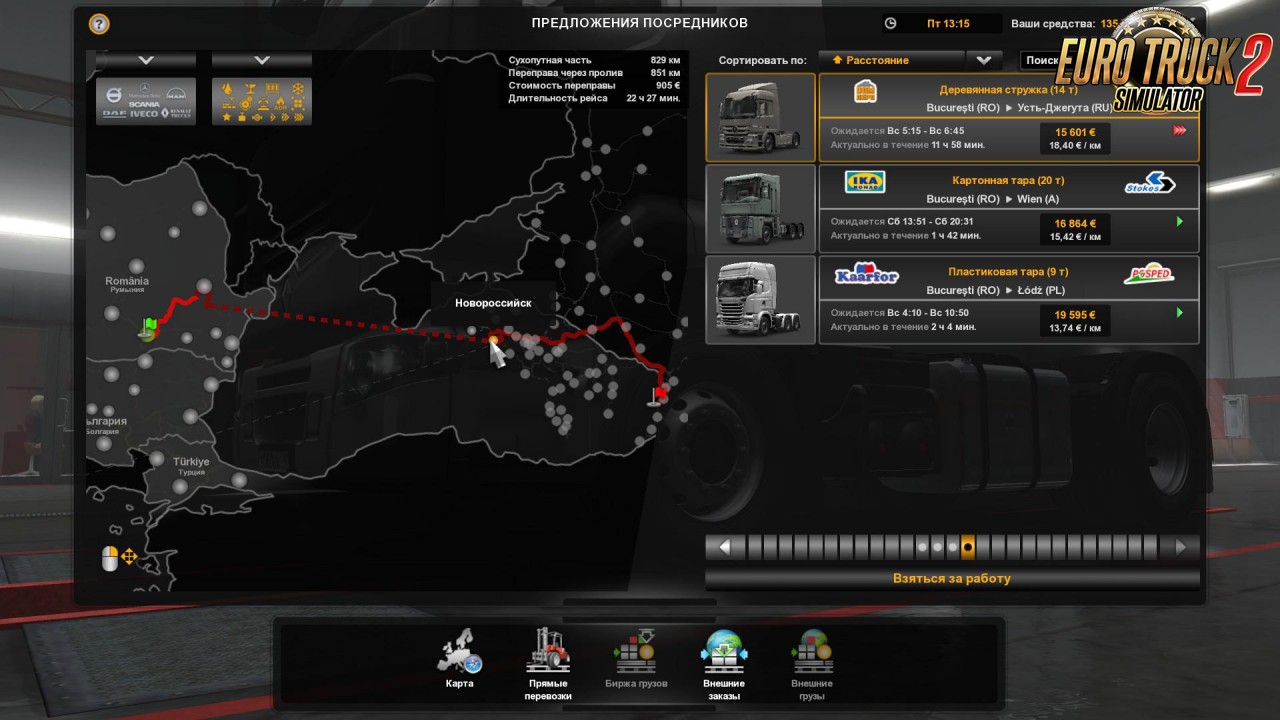
Task: Toggle the star cargo filter
Action: pyautogui.click(x=227, y=117)
